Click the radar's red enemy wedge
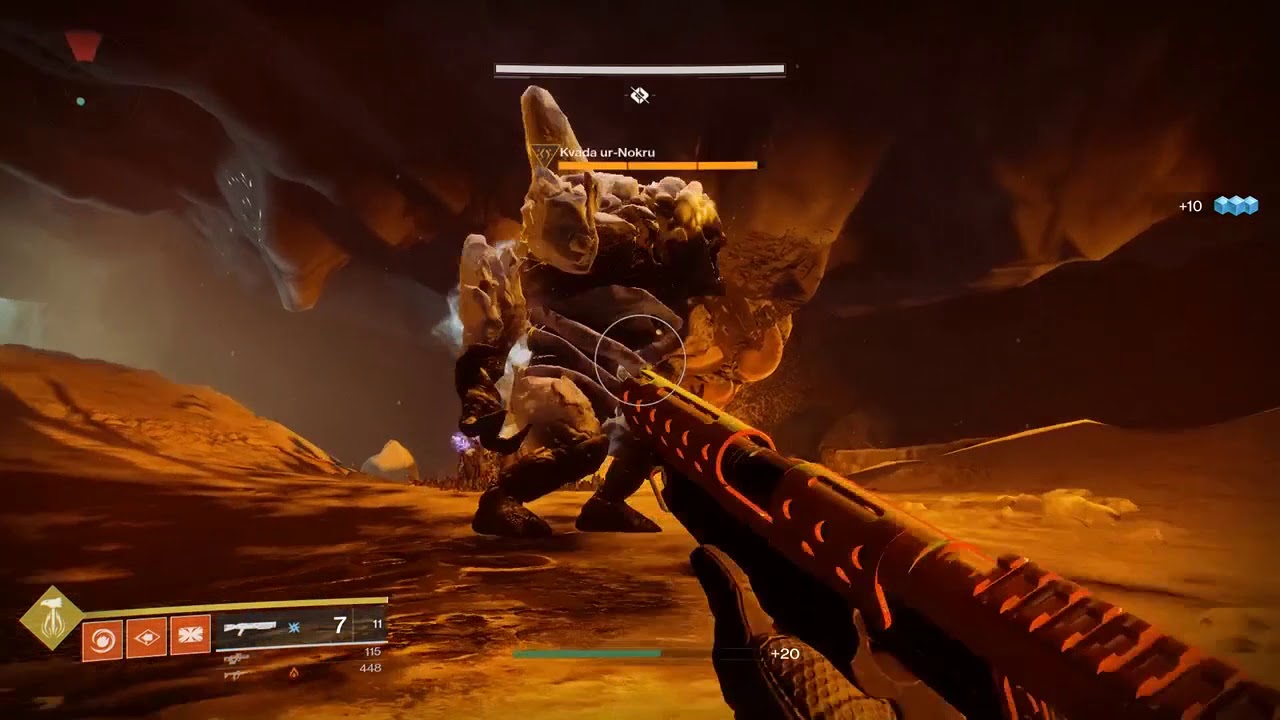This screenshot has height=720, width=1280. coord(83,45)
